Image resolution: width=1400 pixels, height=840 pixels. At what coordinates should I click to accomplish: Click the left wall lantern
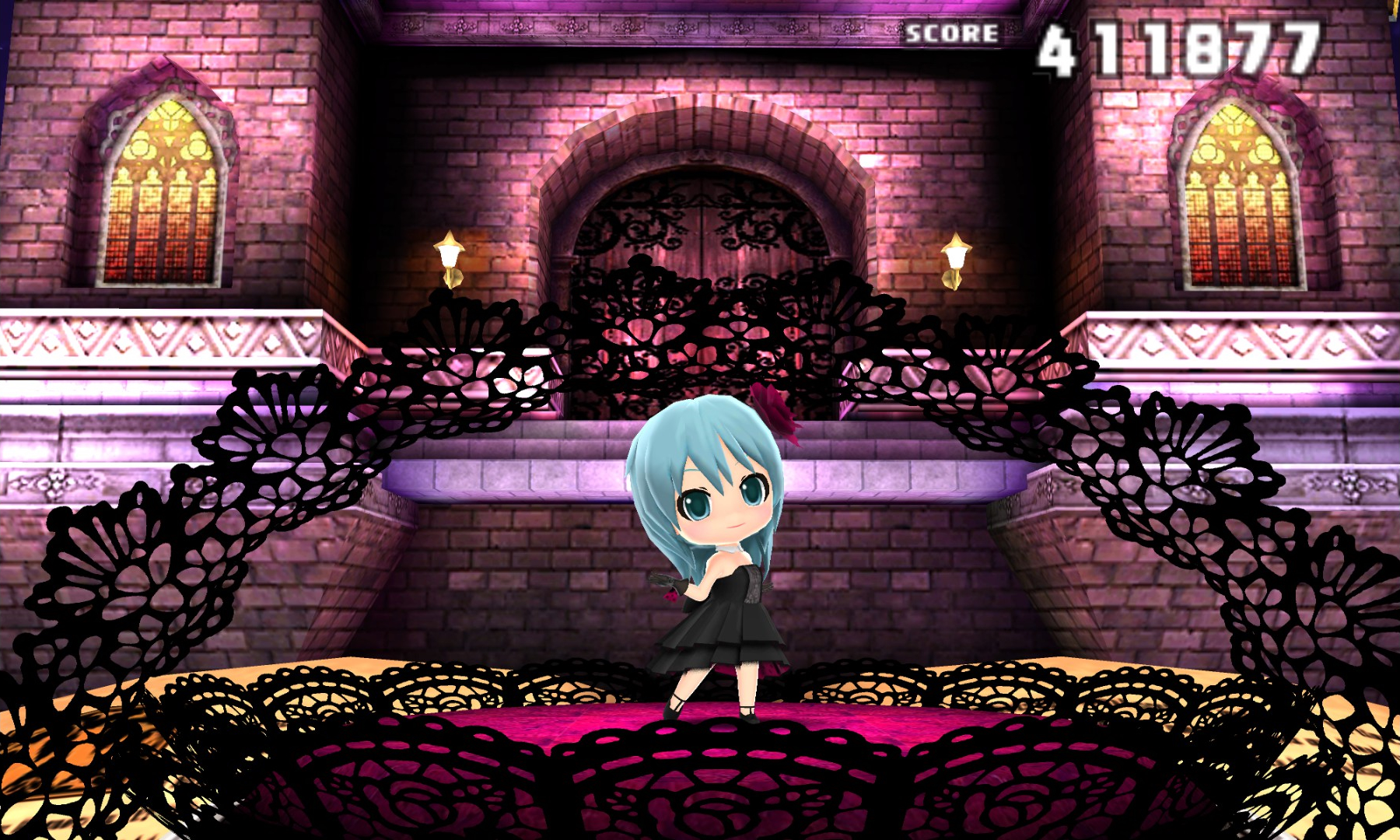450,257
